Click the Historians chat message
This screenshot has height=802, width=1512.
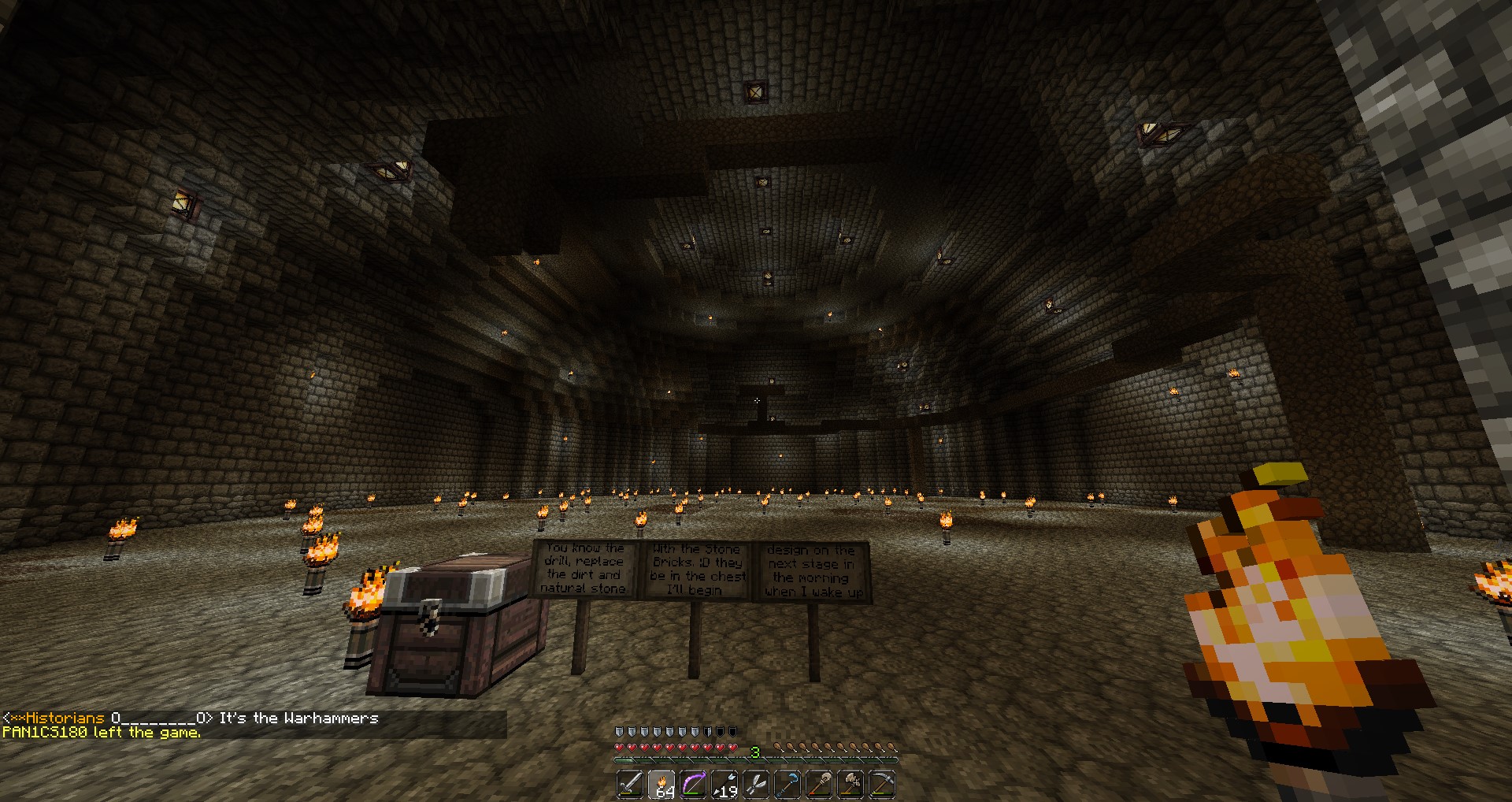191,718
